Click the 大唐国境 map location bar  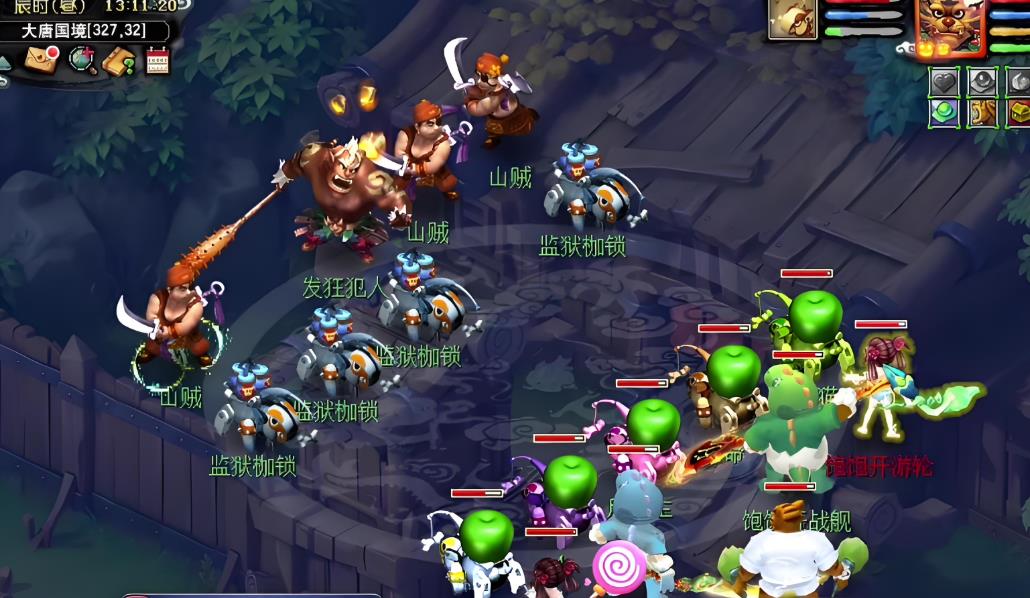[x=85, y=31]
